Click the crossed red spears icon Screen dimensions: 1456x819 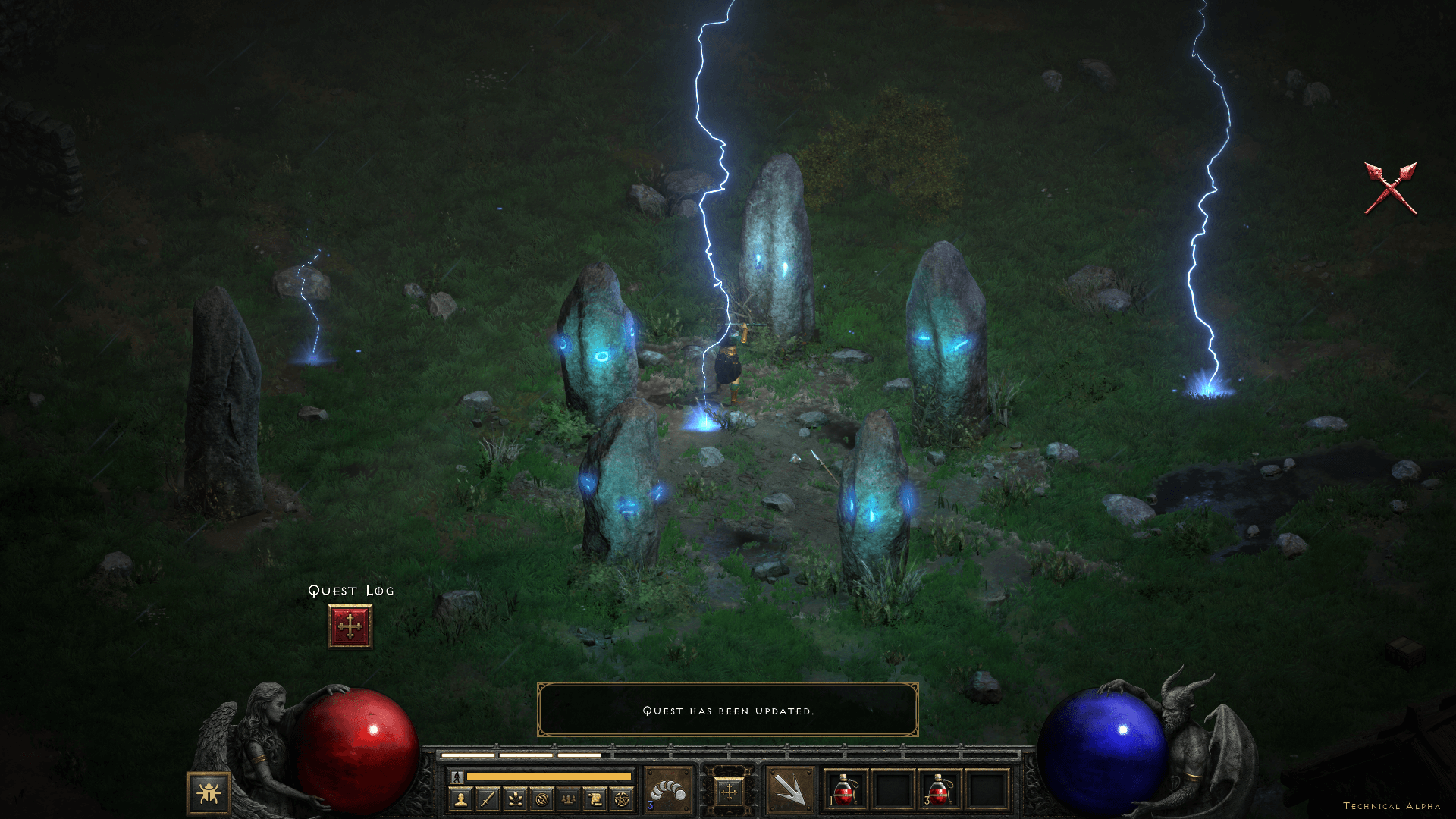(x=1390, y=188)
